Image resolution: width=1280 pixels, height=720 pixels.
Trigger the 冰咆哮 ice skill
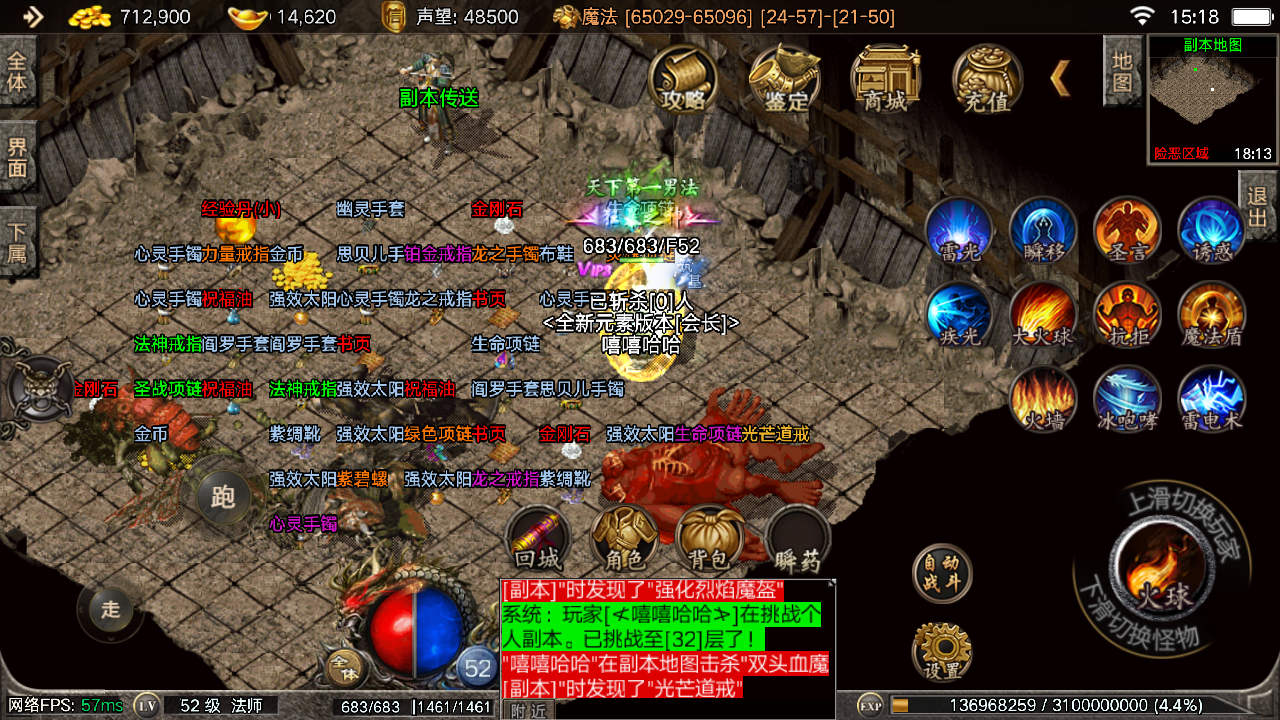[1127, 400]
